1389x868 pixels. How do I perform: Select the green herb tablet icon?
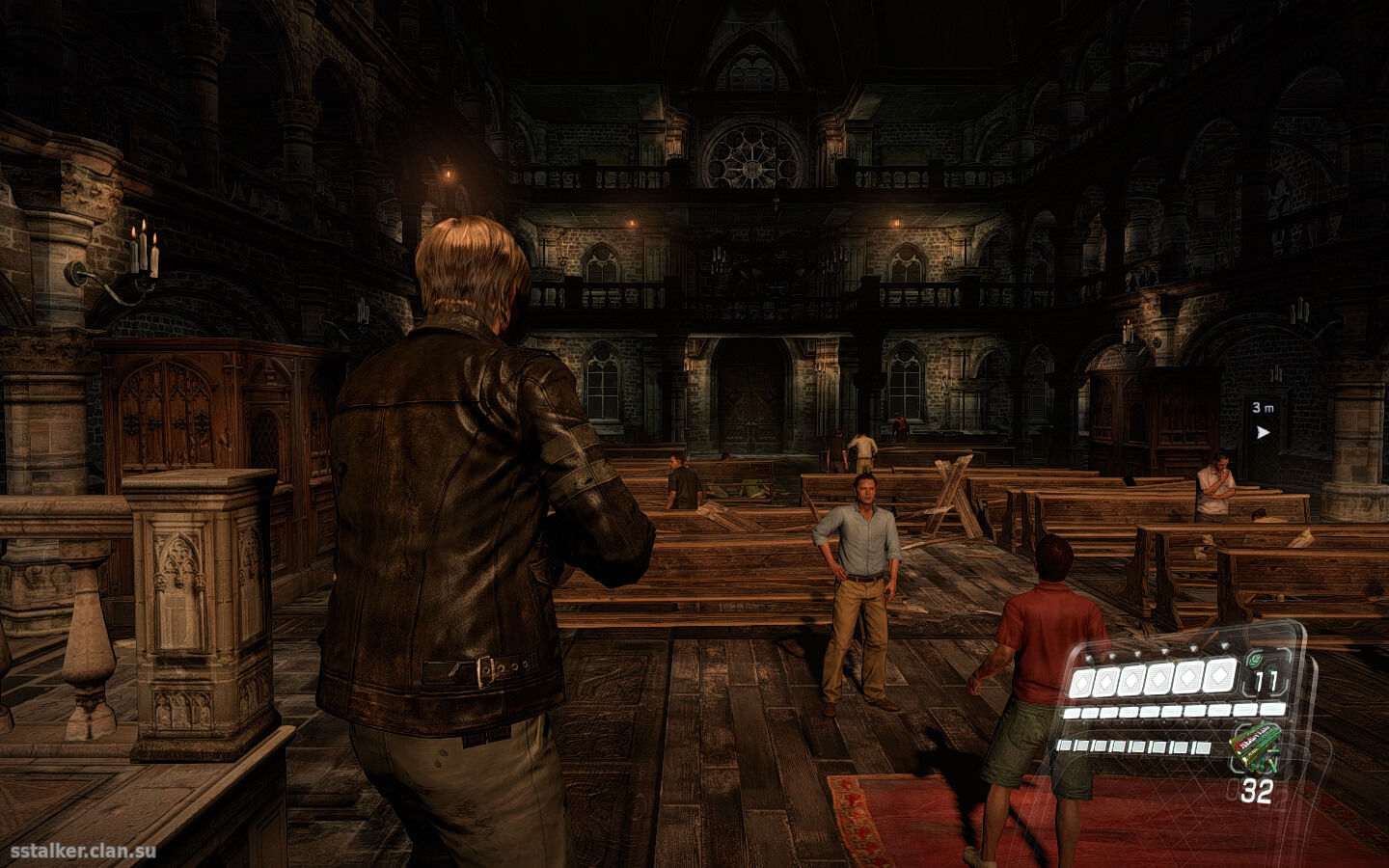tap(1253, 659)
